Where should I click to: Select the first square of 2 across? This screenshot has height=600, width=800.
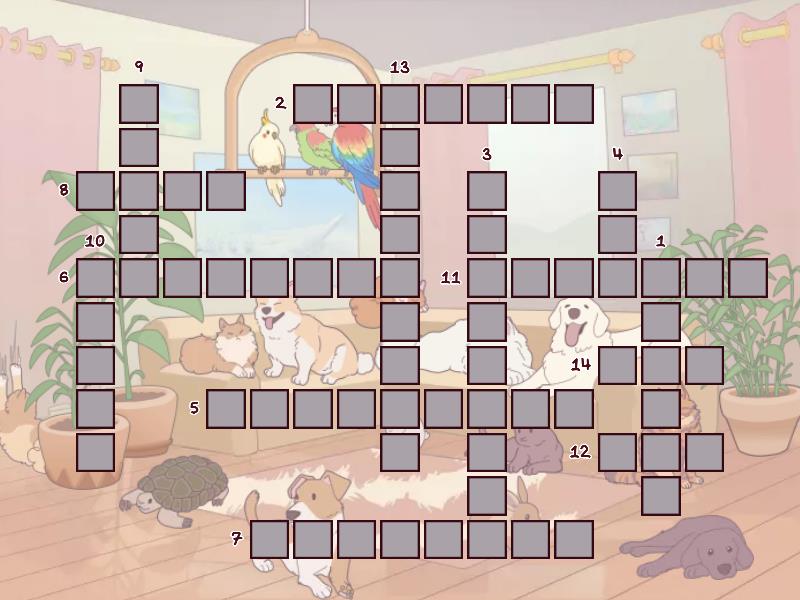(313, 103)
